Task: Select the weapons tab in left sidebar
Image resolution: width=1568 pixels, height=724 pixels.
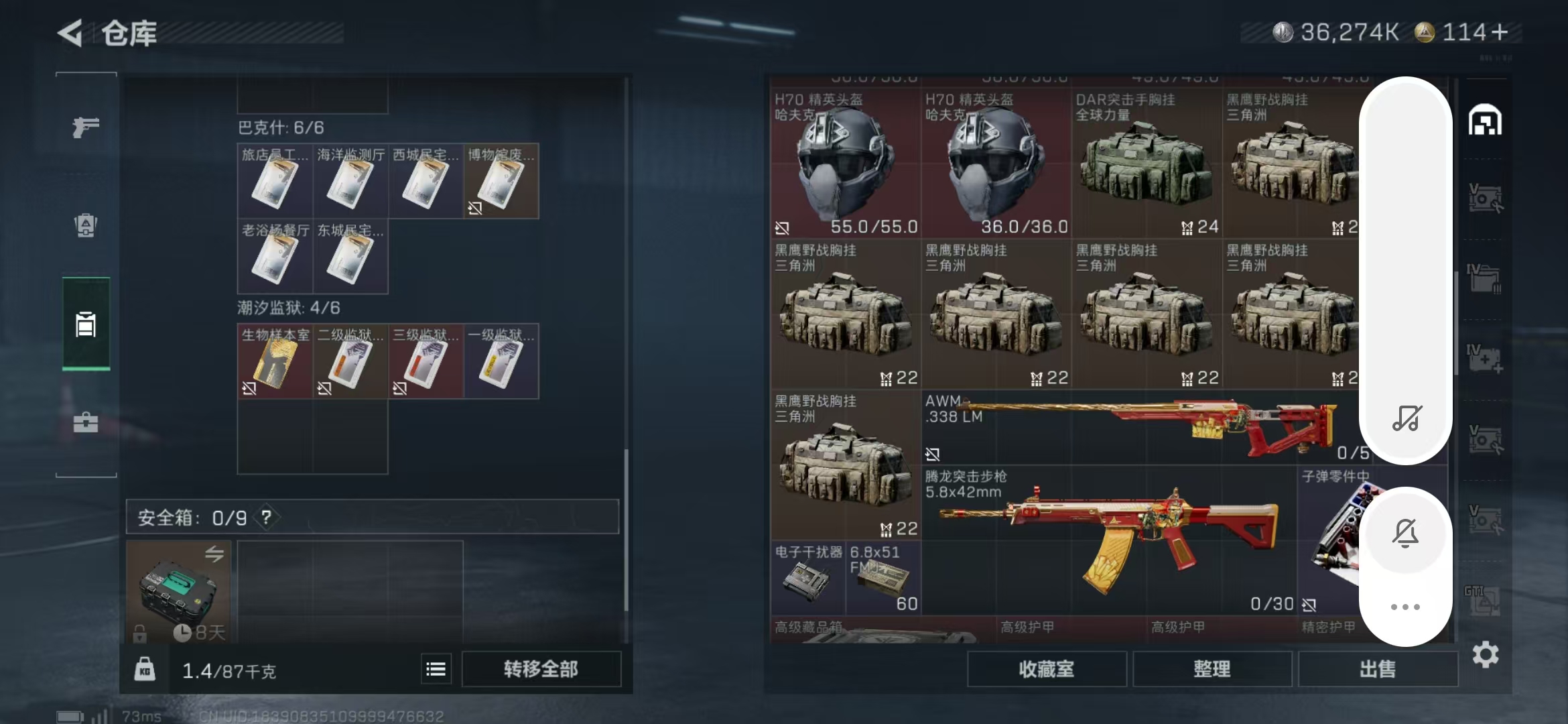Action: 85,127
